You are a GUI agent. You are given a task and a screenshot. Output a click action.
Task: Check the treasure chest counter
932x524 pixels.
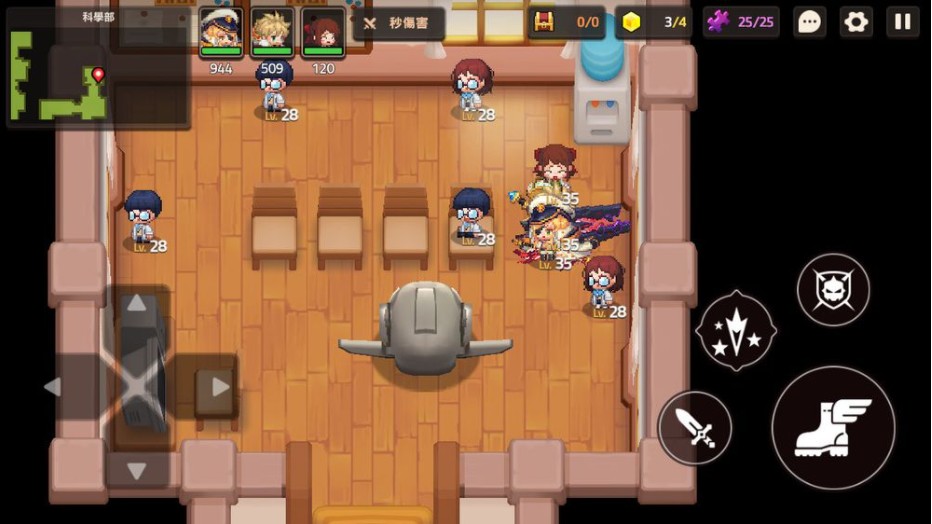(x=567, y=22)
